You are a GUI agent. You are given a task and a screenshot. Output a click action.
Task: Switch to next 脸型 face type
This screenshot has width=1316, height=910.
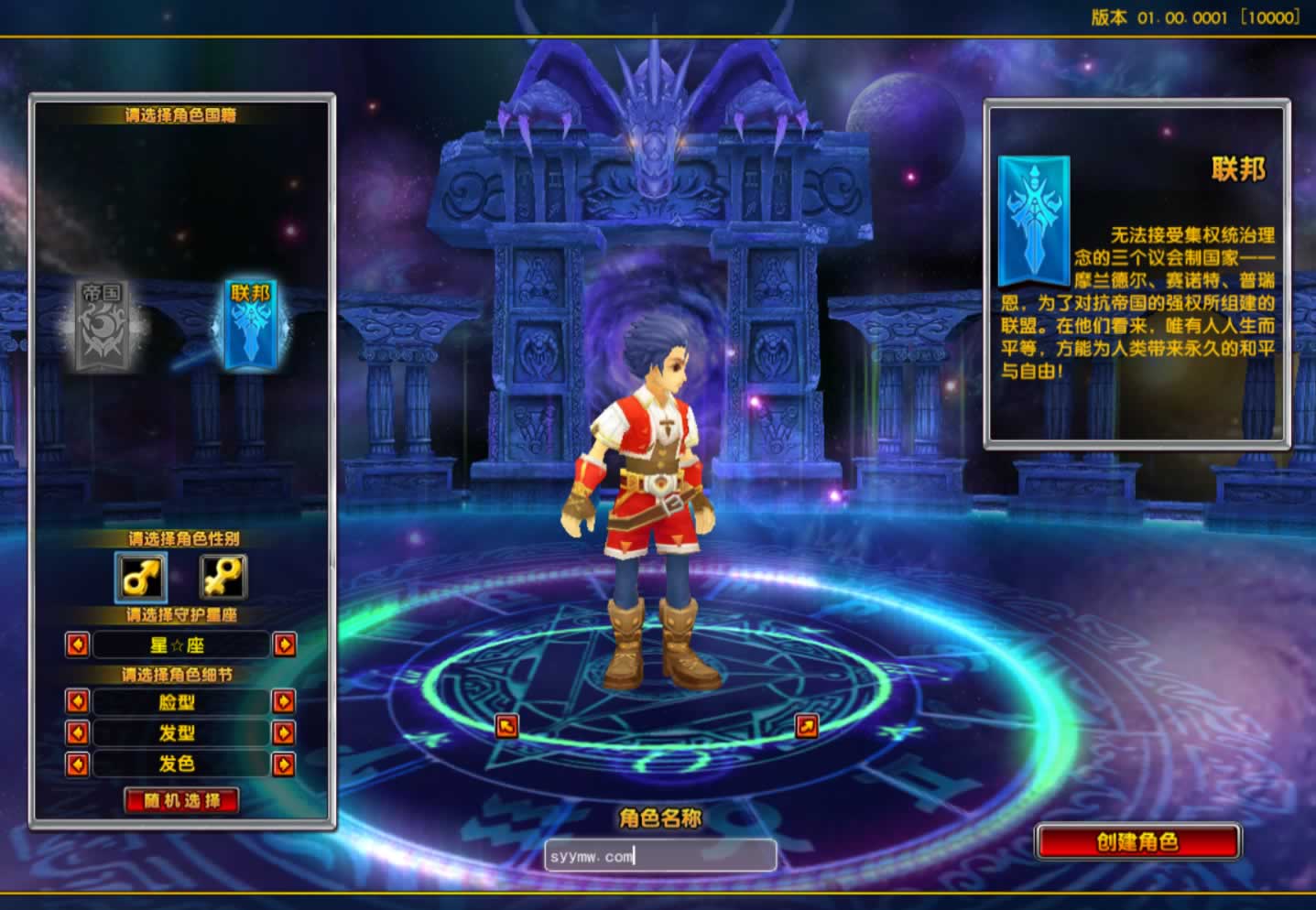(284, 702)
